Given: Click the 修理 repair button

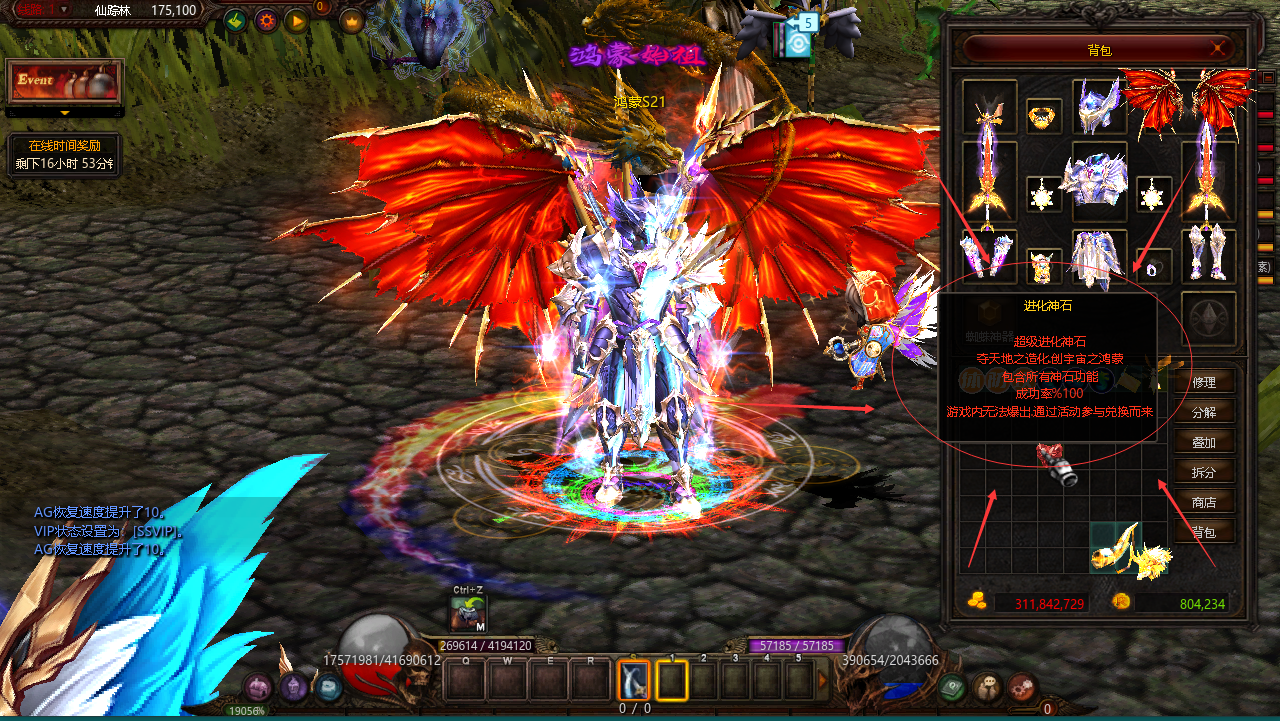Looking at the screenshot, I should coord(1203,382).
